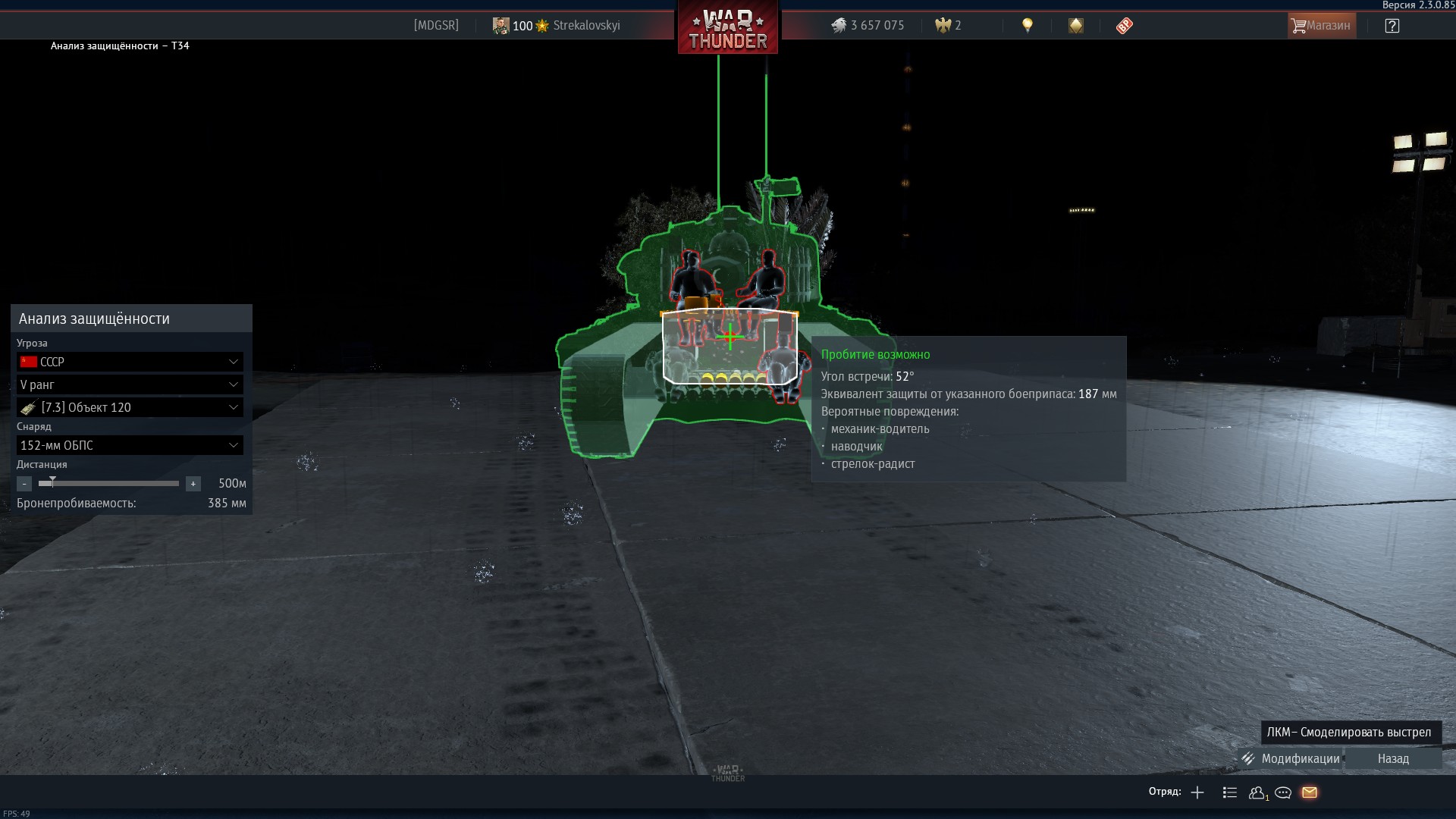Open the chat speech bubble
The height and width of the screenshot is (819, 1456).
(1283, 792)
